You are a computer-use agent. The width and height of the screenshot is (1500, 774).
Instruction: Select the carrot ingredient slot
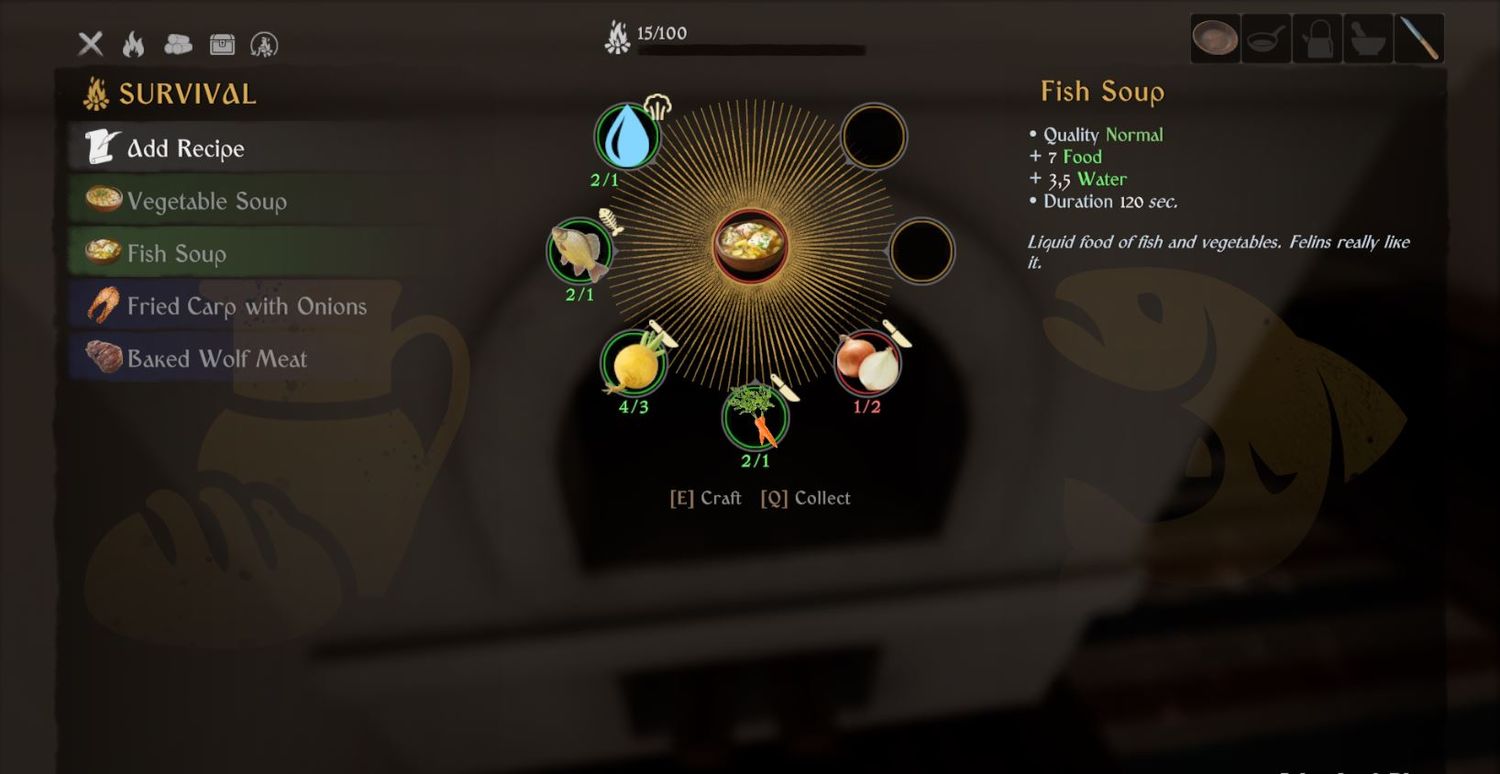755,419
